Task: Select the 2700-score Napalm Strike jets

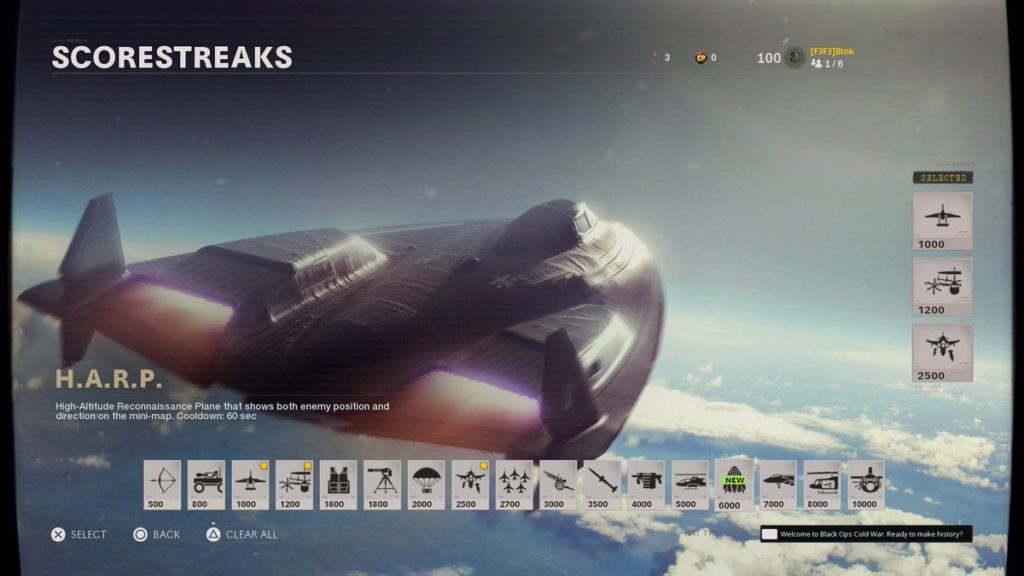Action: (514, 485)
